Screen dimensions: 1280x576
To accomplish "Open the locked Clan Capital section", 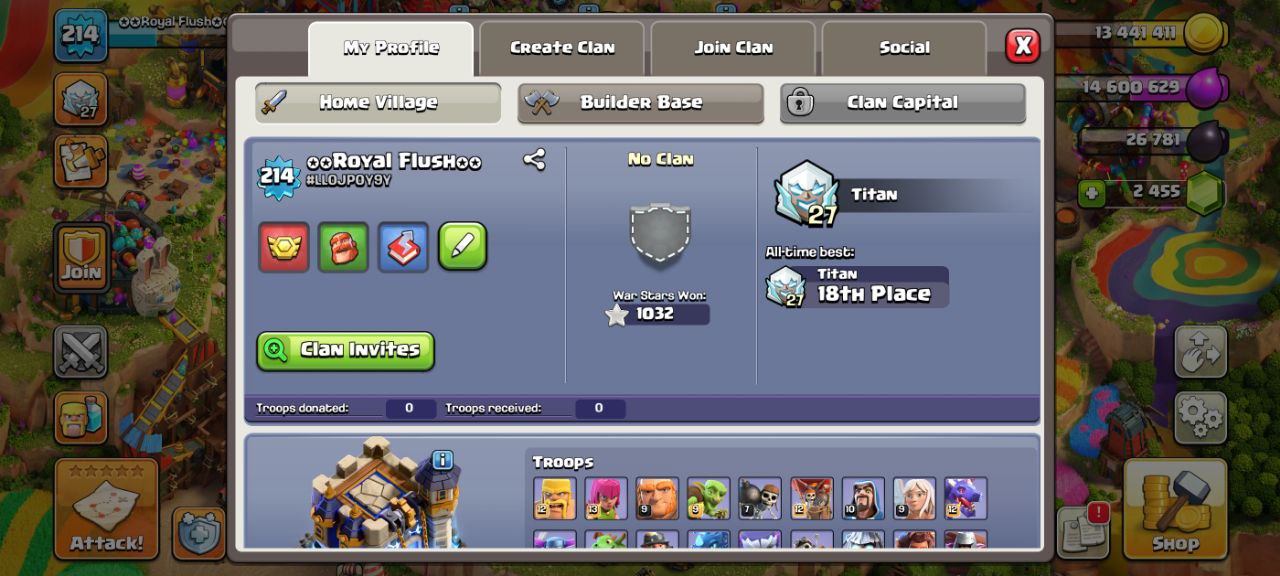I will [x=902, y=103].
